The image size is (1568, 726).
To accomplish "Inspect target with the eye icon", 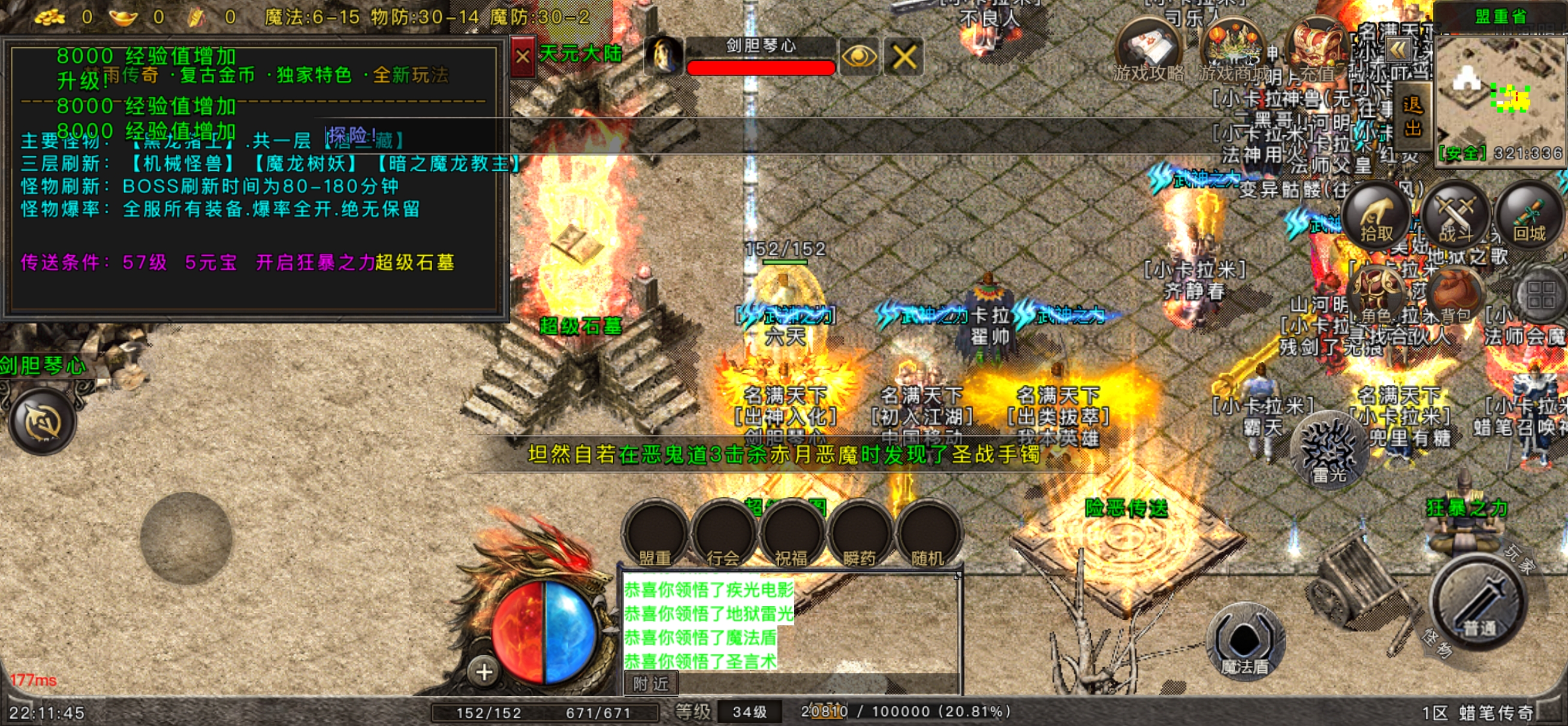I will point(858,57).
